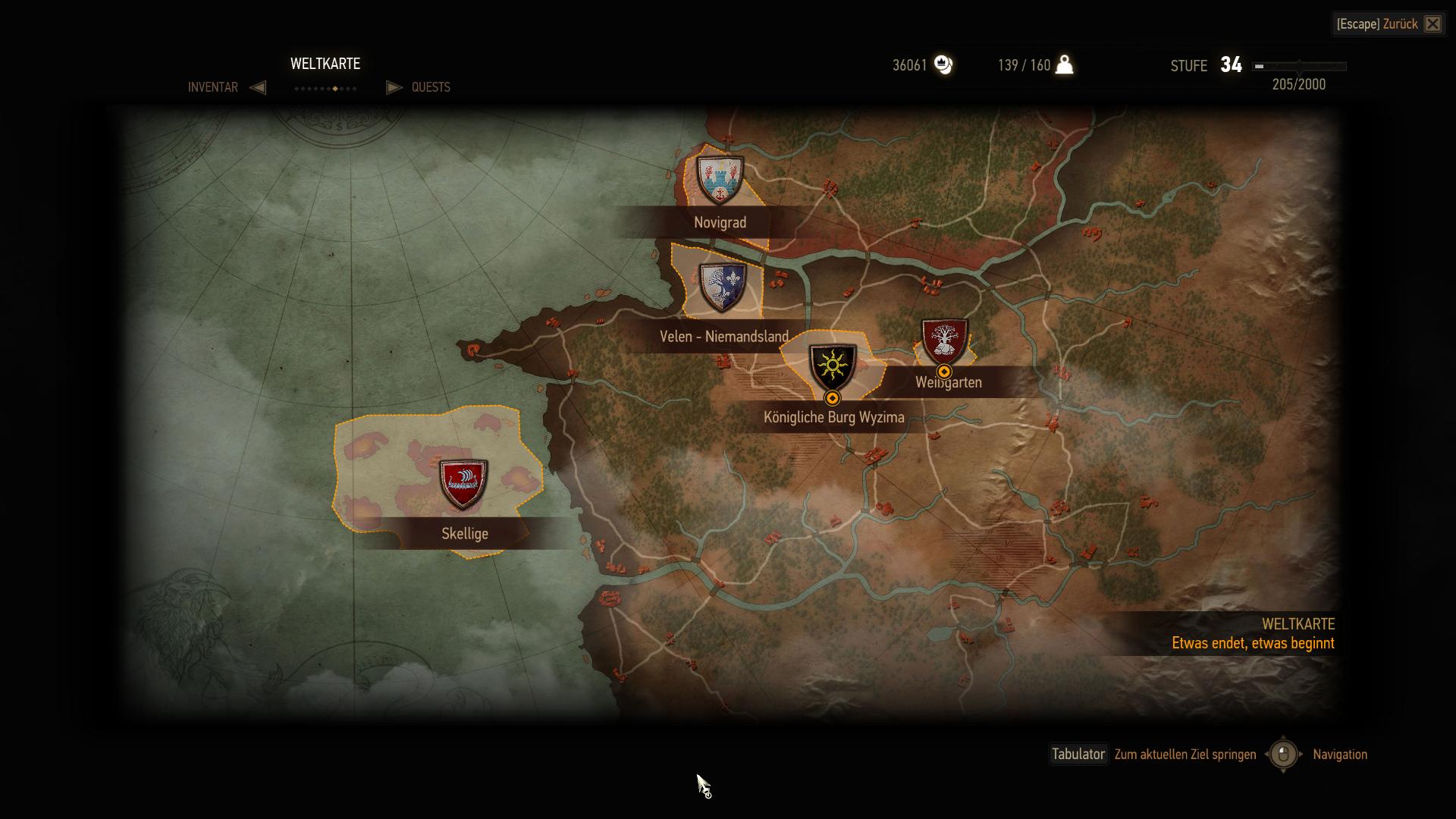Image resolution: width=1456 pixels, height=819 pixels.
Task: Open the Skellige longship crest region
Action: 463,483
